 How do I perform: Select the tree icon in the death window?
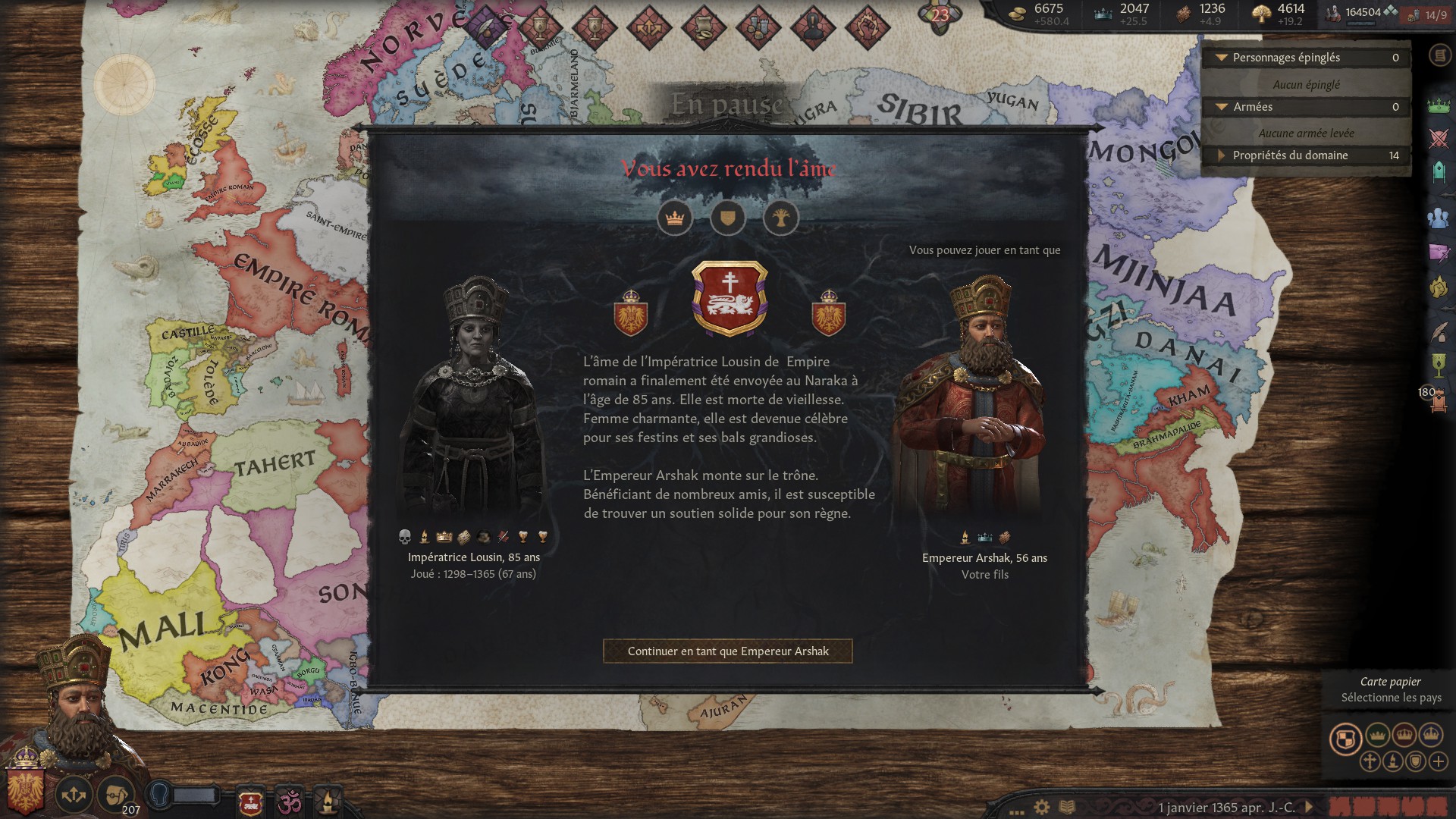click(781, 218)
